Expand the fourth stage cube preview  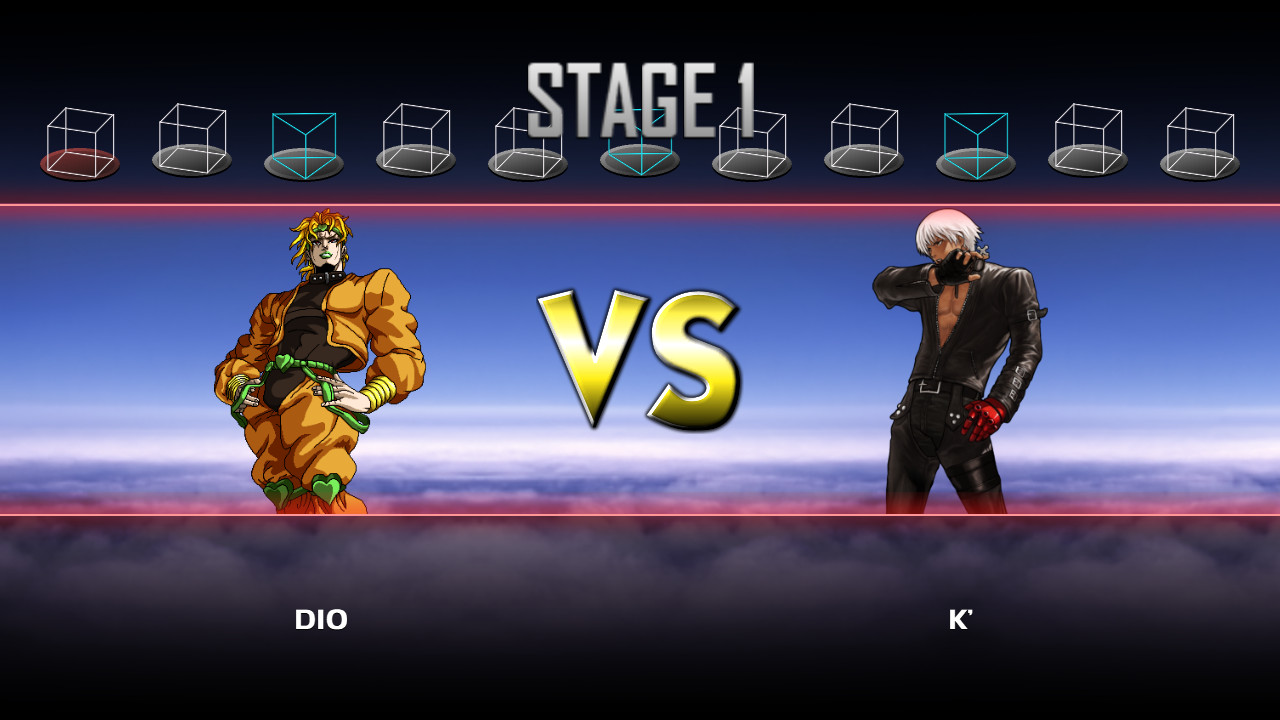415,140
